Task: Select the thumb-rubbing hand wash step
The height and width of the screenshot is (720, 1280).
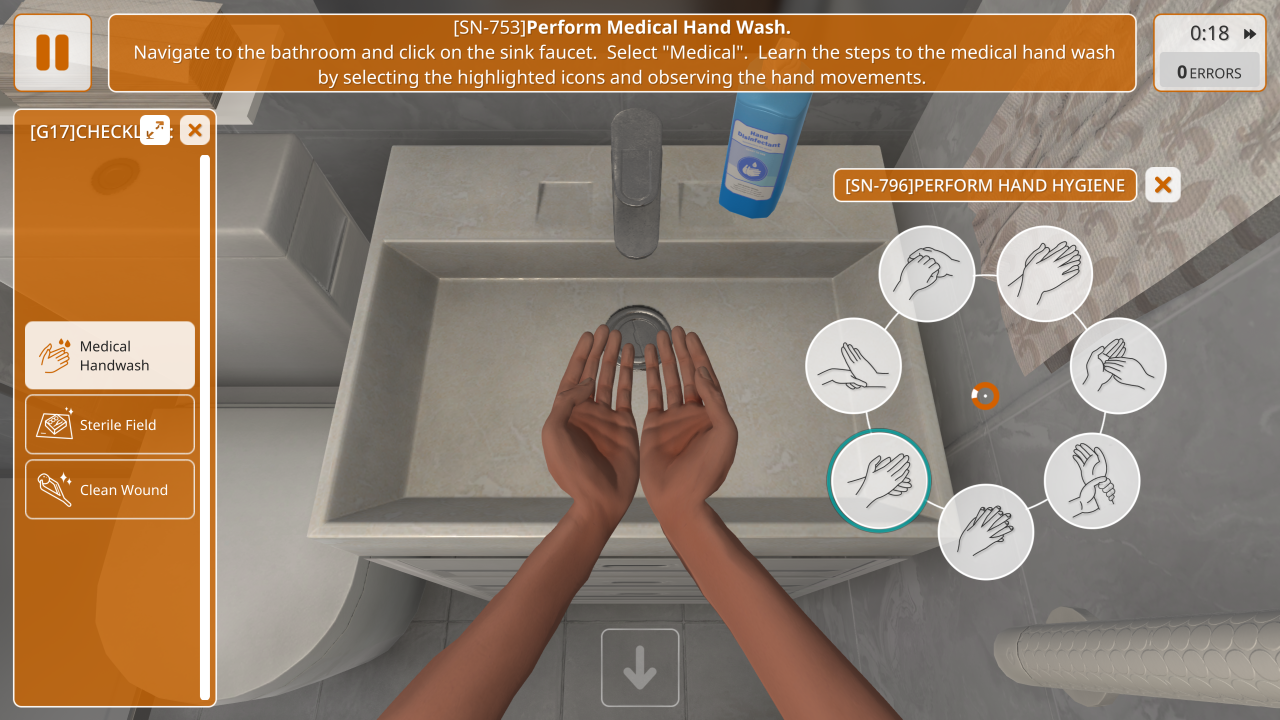Action: click(x=1118, y=365)
